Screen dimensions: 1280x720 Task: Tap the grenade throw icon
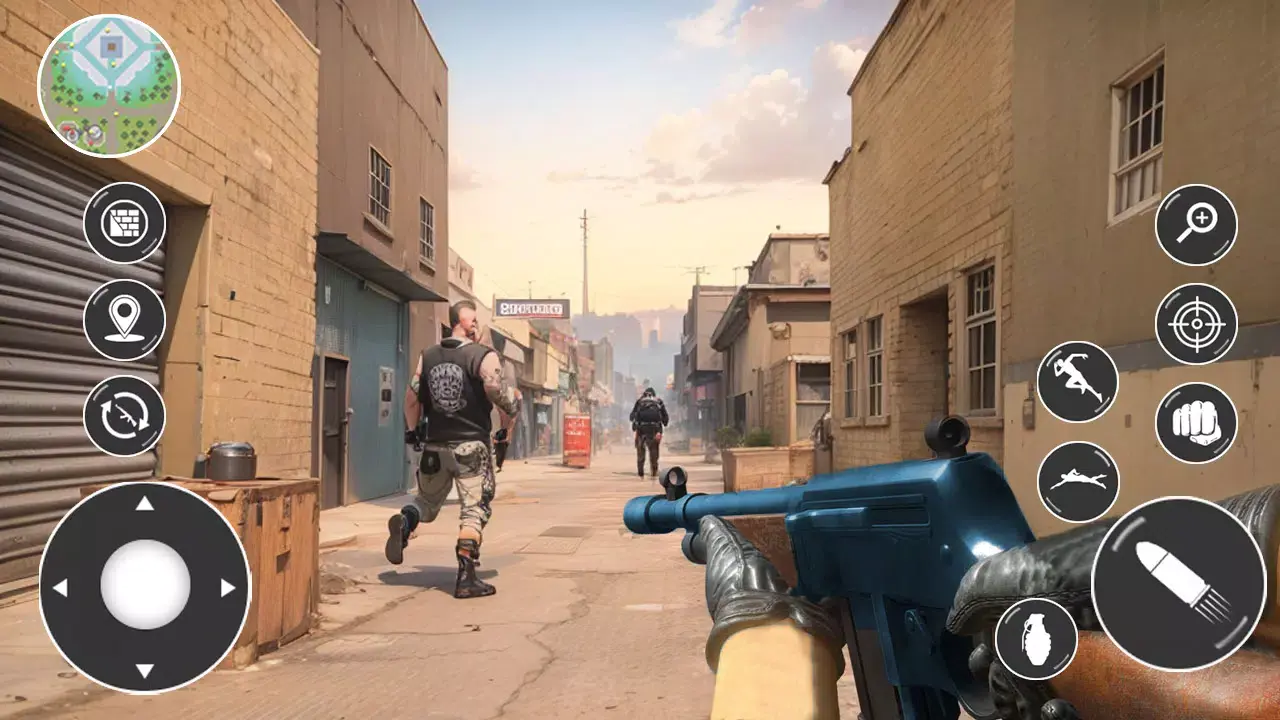pyautogui.click(x=1036, y=639)
